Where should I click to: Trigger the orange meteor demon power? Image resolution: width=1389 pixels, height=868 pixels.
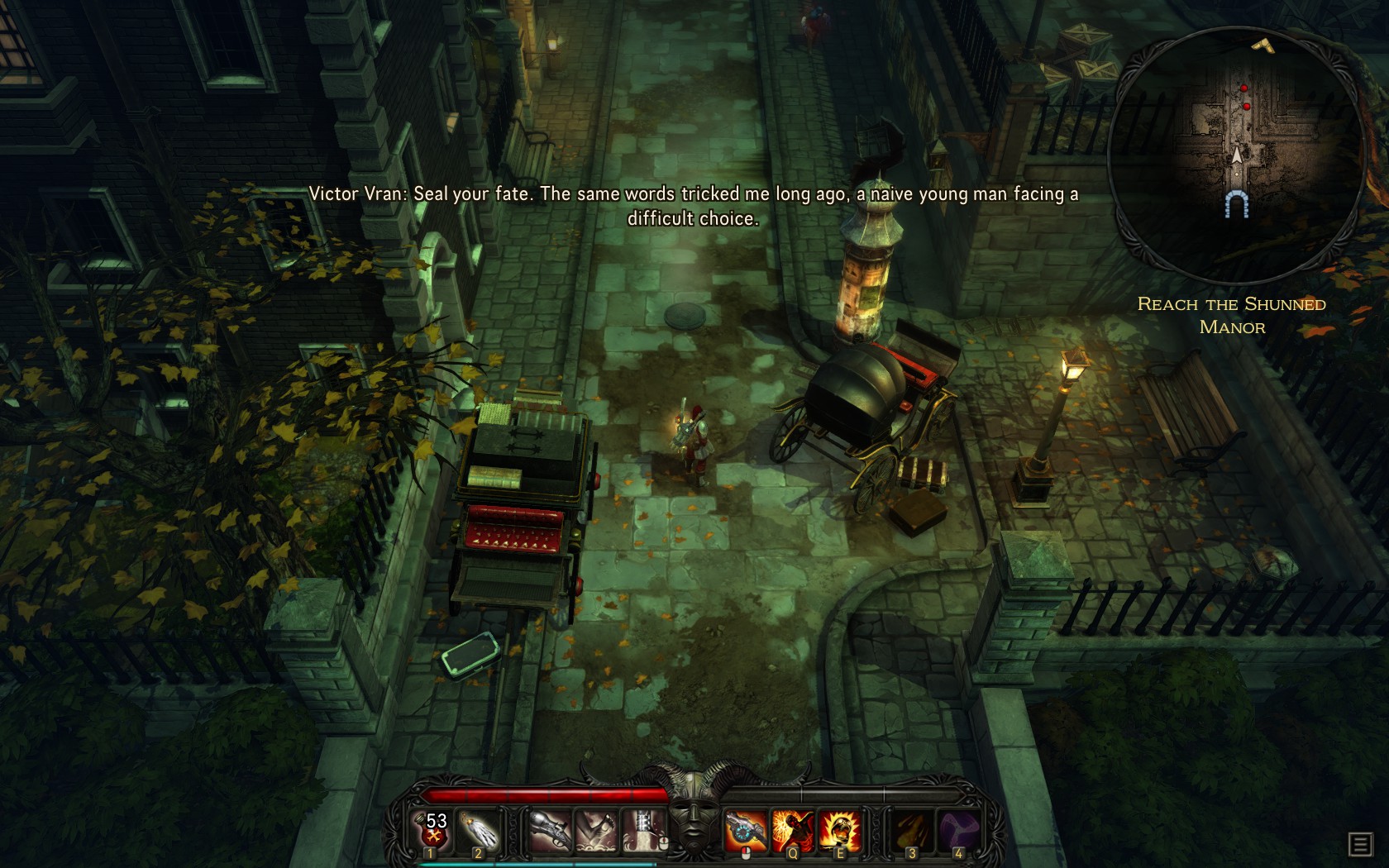910,830
